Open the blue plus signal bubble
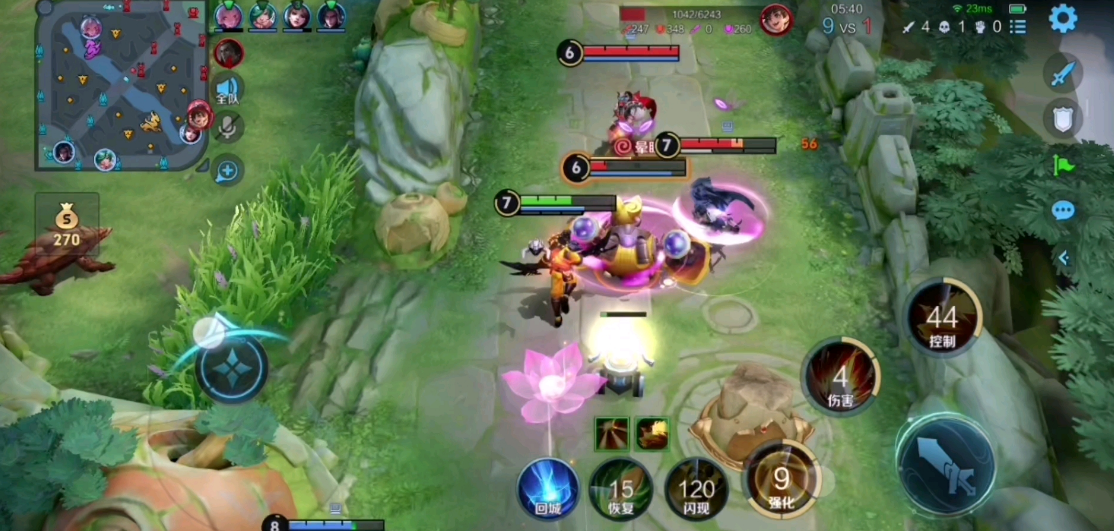The height and width of the screenshot is (531, 1114). click(227, 170)
